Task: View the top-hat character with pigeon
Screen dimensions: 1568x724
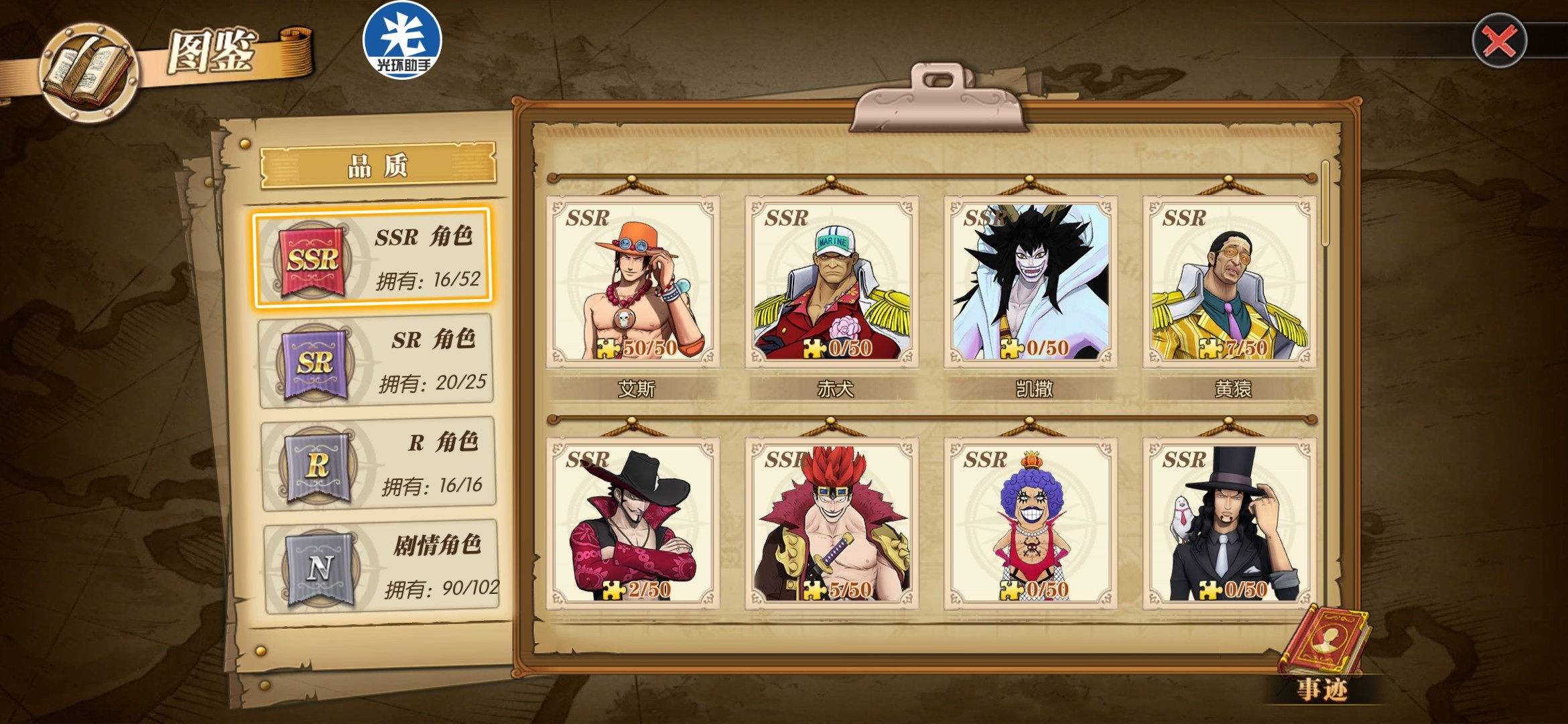Action: click(x=1230, y=524)
